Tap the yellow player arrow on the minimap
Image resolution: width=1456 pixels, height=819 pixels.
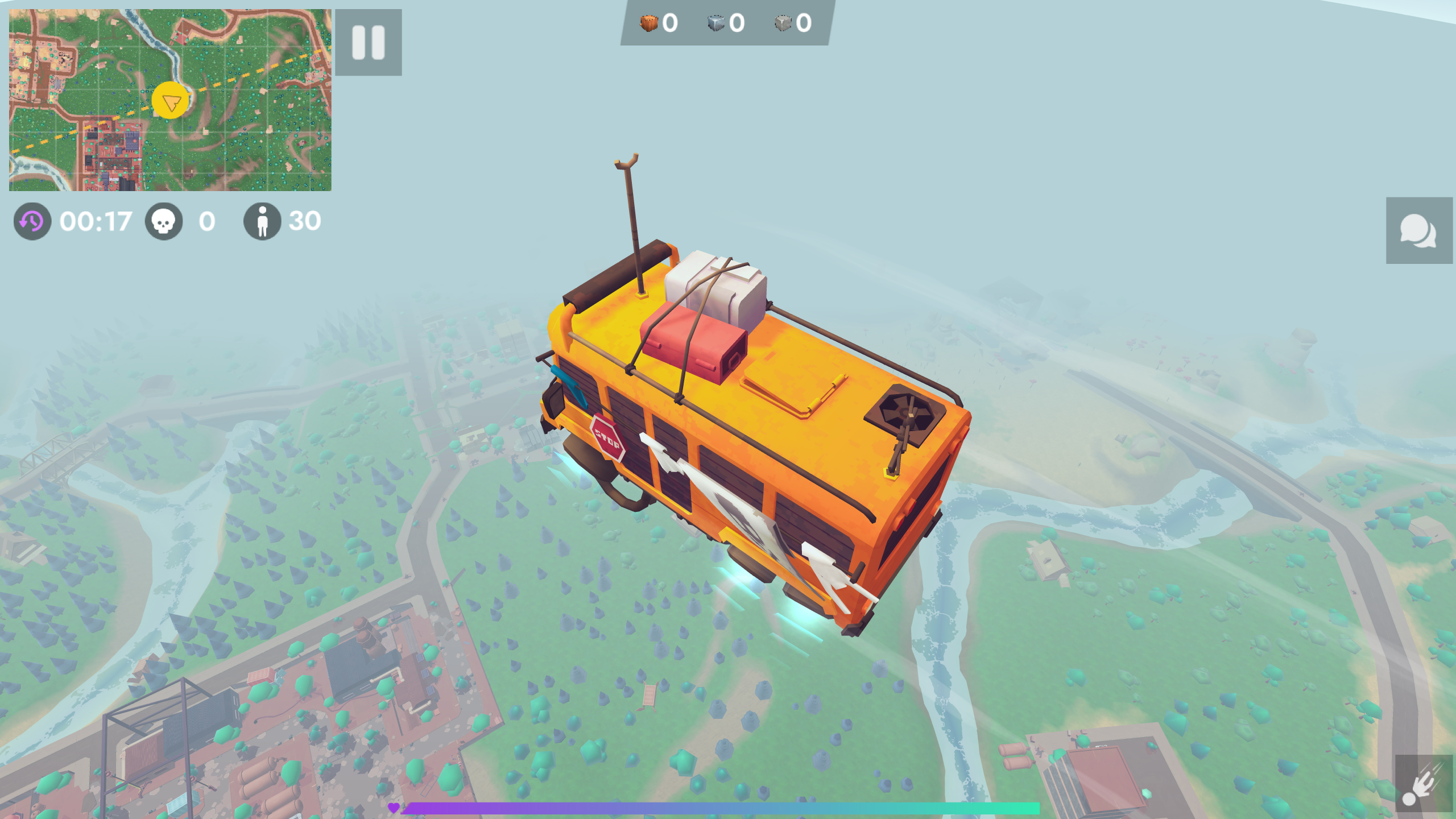(171, 100)
